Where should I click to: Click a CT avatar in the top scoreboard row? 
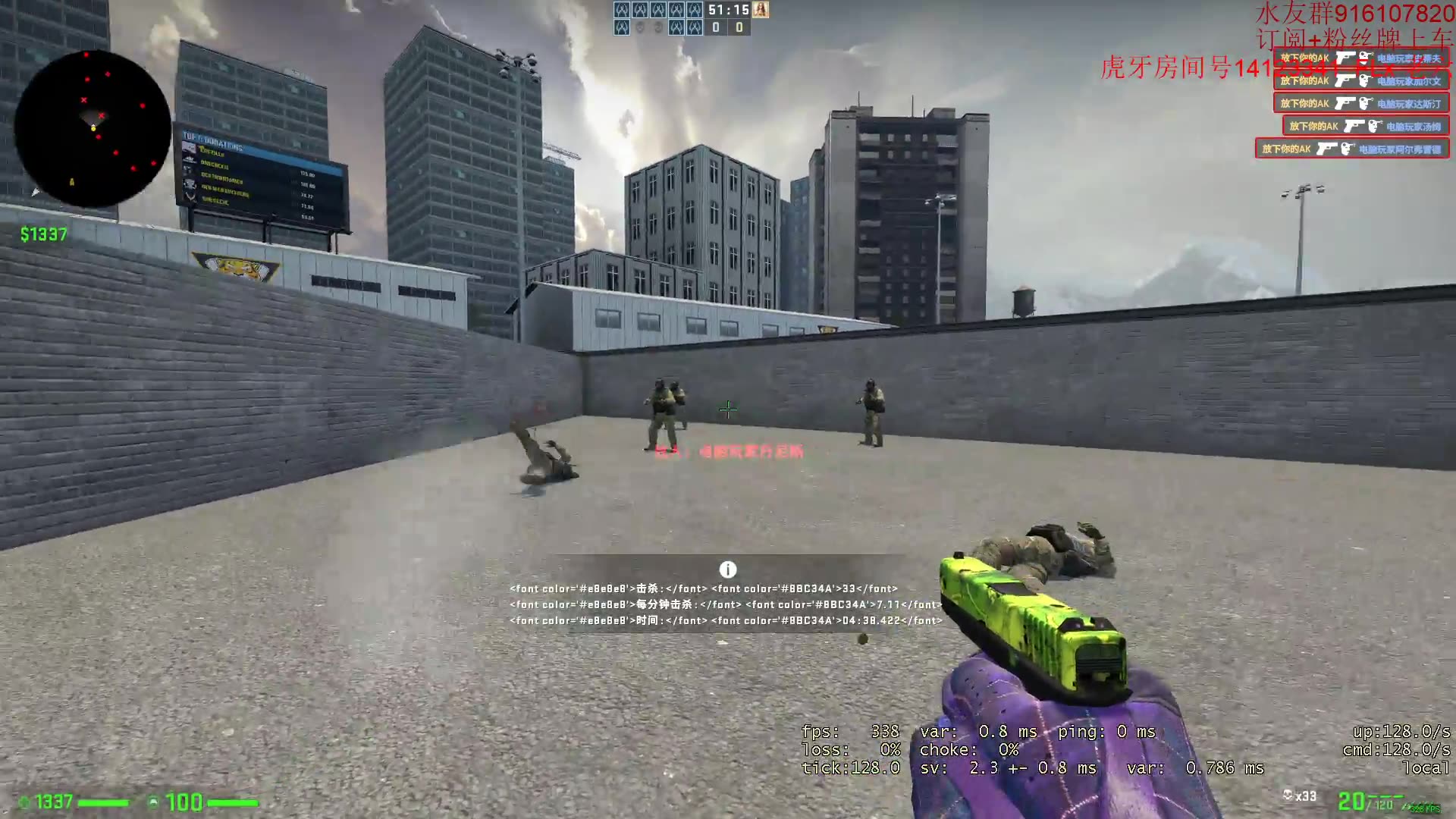pyautogui.click(x=622, y=10)
